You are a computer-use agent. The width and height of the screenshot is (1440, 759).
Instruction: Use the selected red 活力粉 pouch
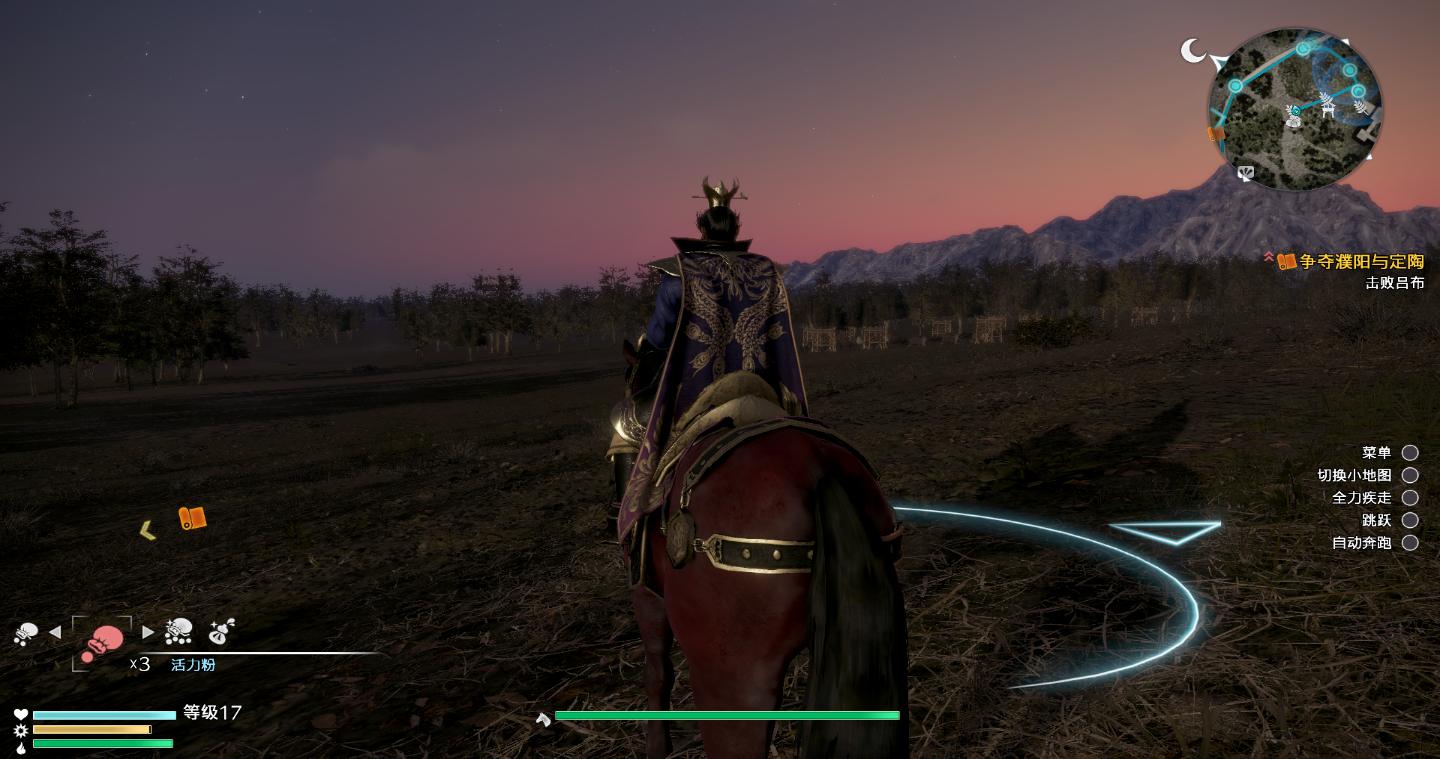click(102, 641)
